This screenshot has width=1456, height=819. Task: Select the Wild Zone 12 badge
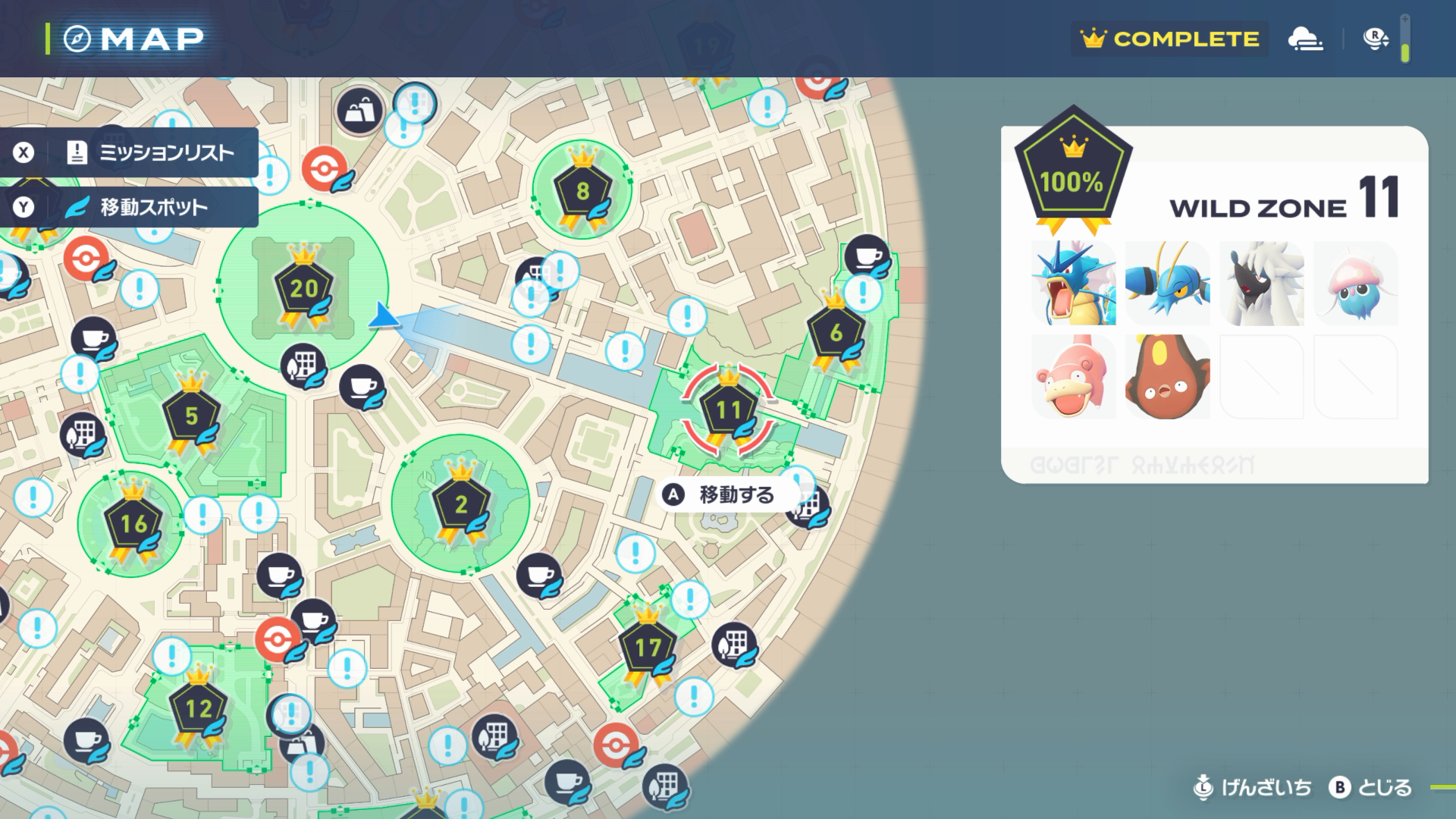point(198,709)
